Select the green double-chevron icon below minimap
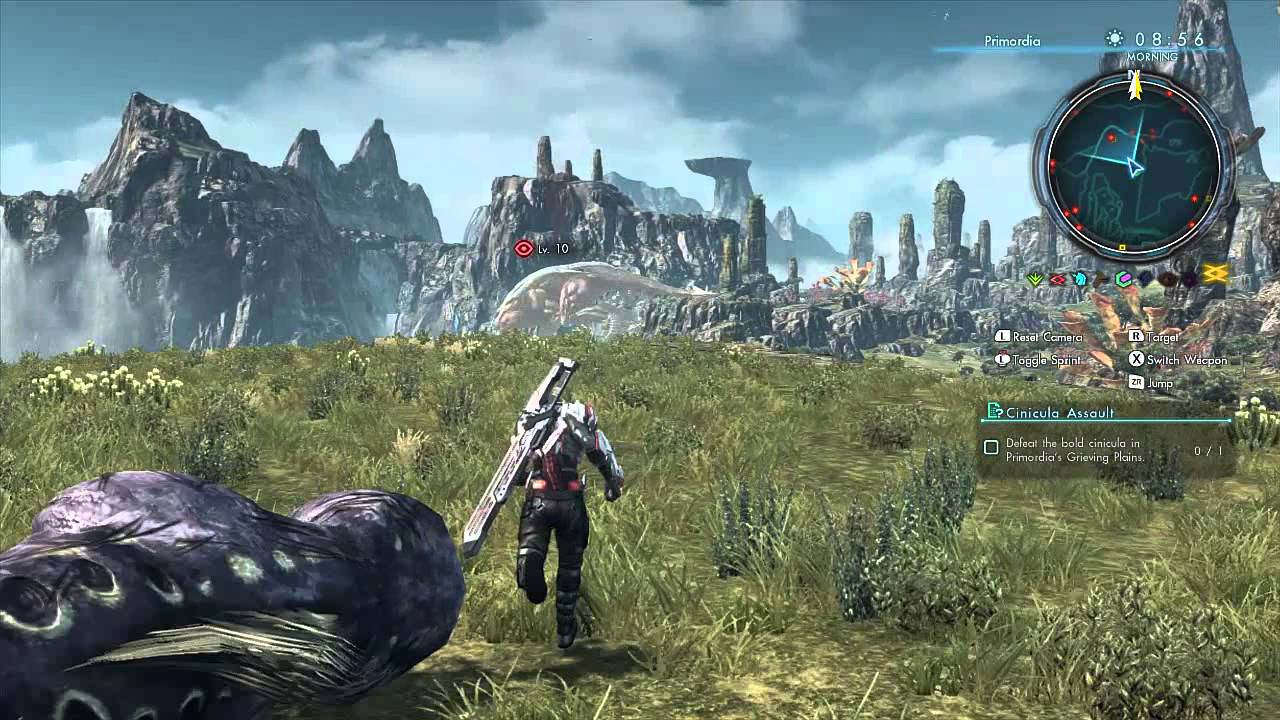 1036,279
